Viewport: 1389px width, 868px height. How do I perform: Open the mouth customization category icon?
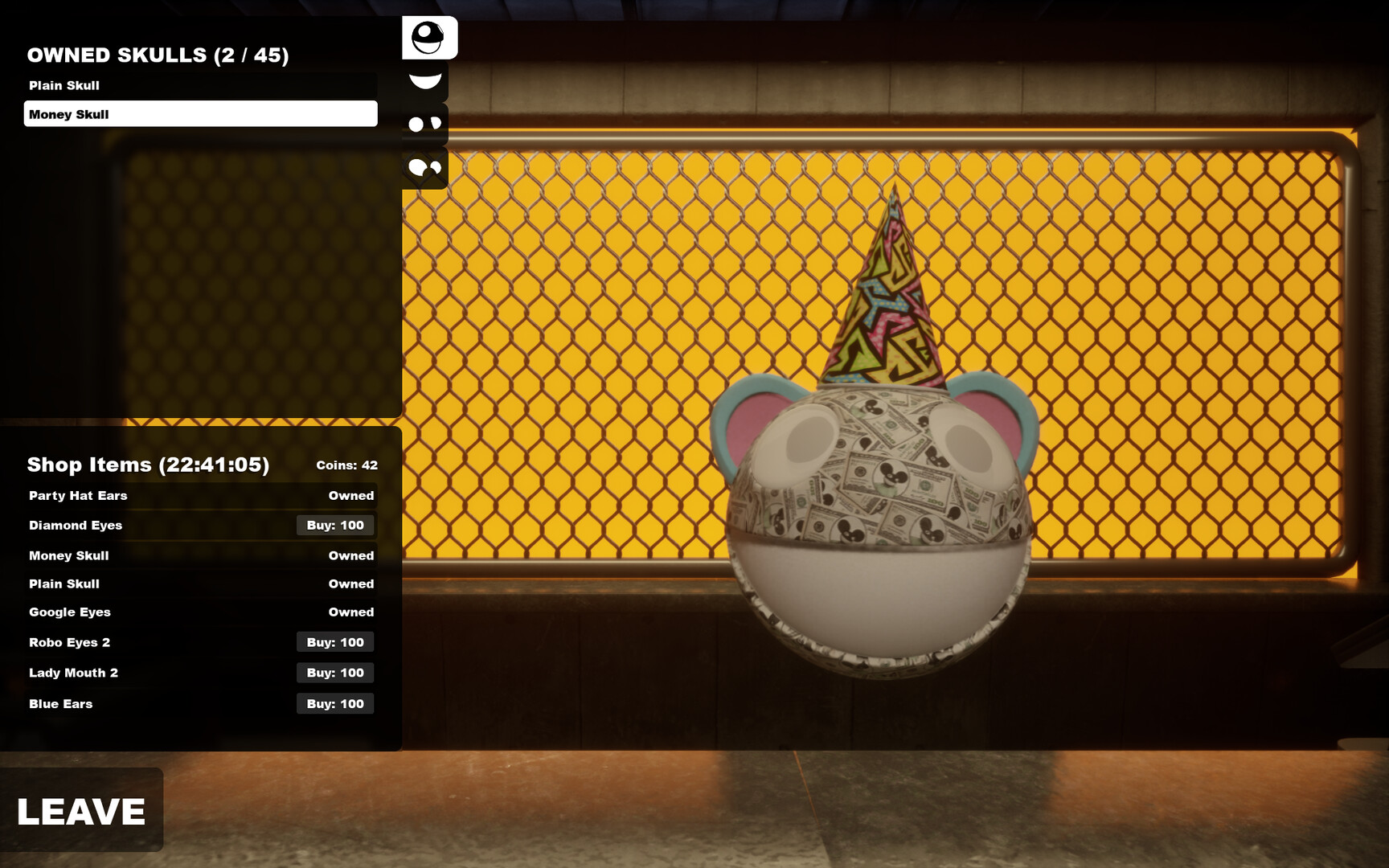[x=425, y=80]
